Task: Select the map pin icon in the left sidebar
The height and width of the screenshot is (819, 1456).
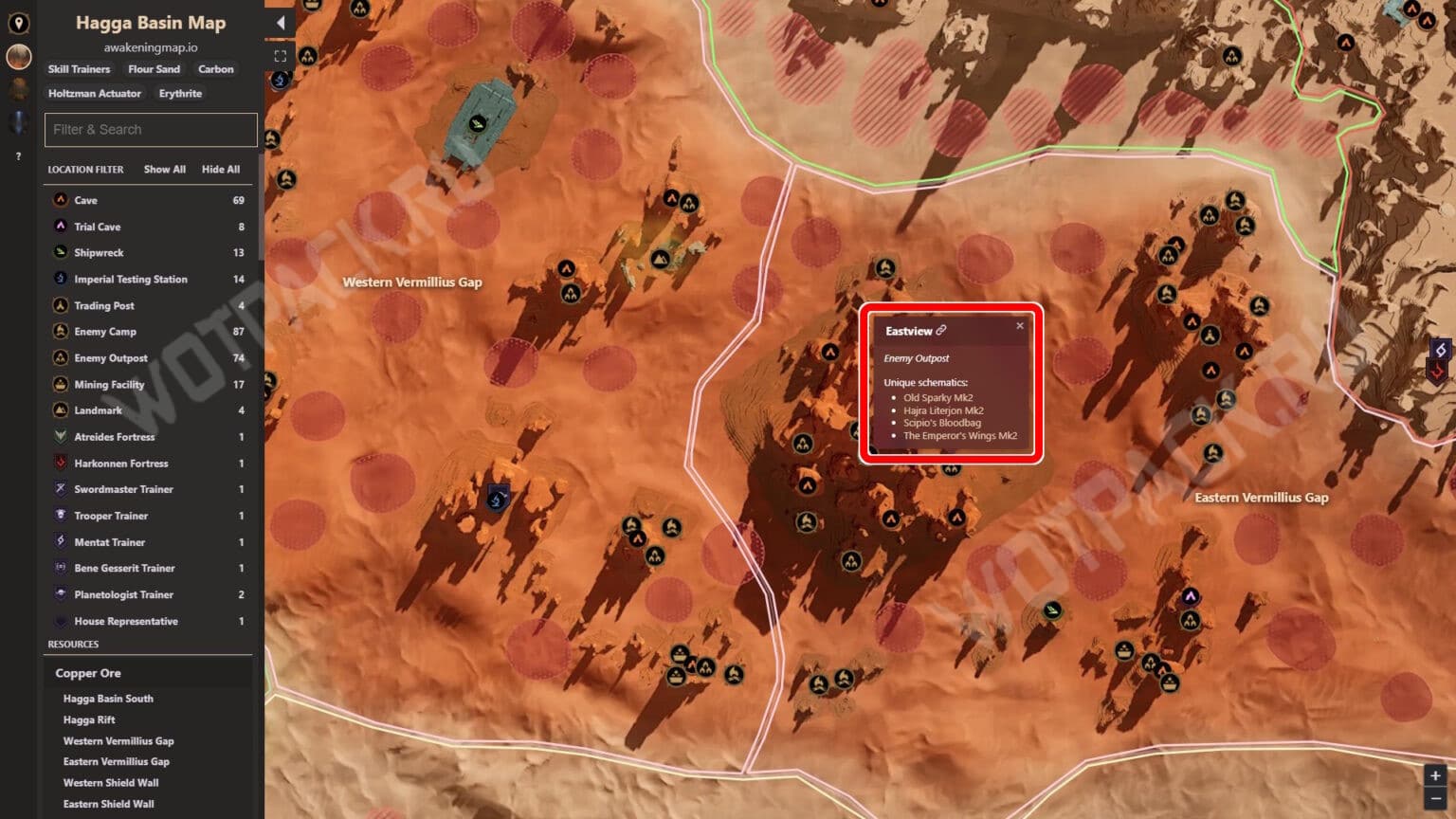Action: point(18,24)
